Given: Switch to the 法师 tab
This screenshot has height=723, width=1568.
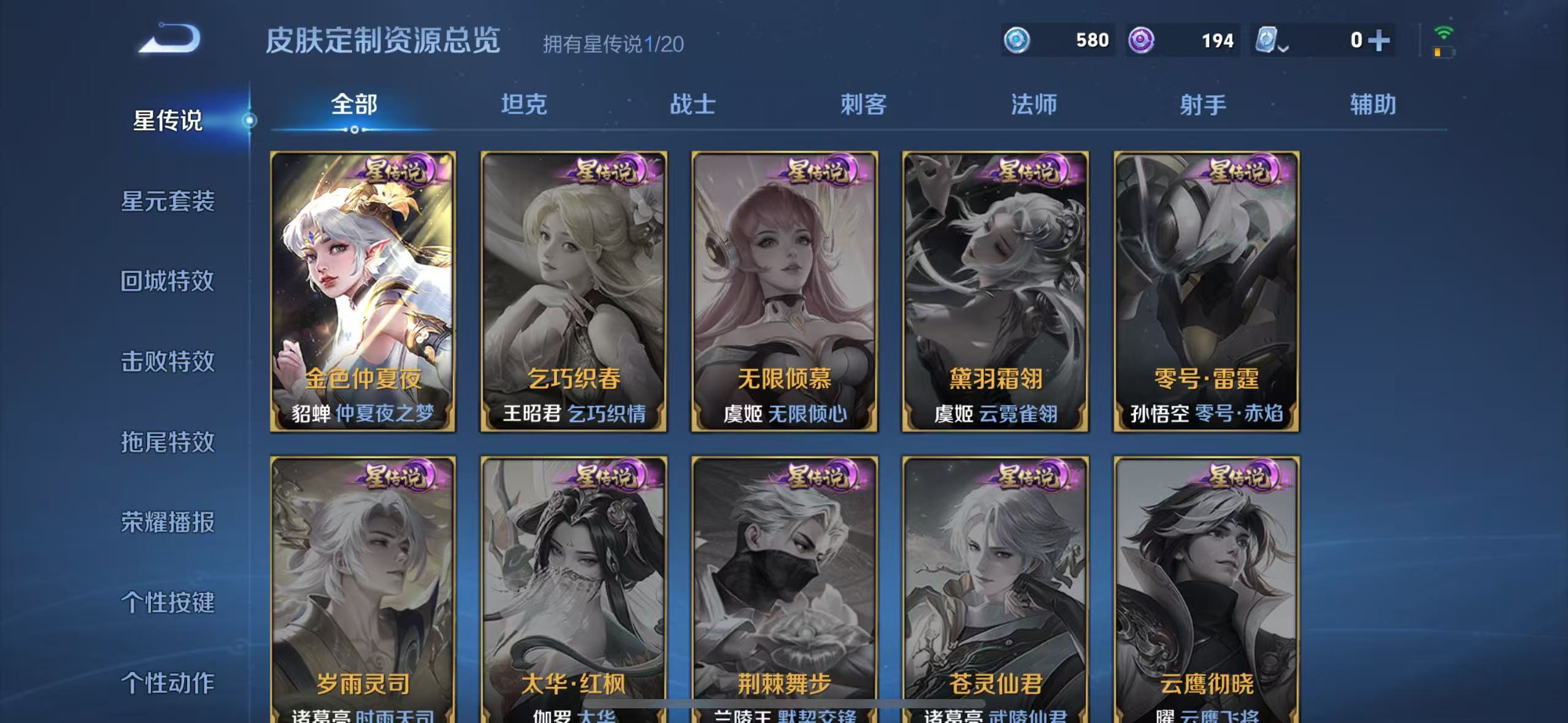Looking at the screenshot, I should [1034, 105].
